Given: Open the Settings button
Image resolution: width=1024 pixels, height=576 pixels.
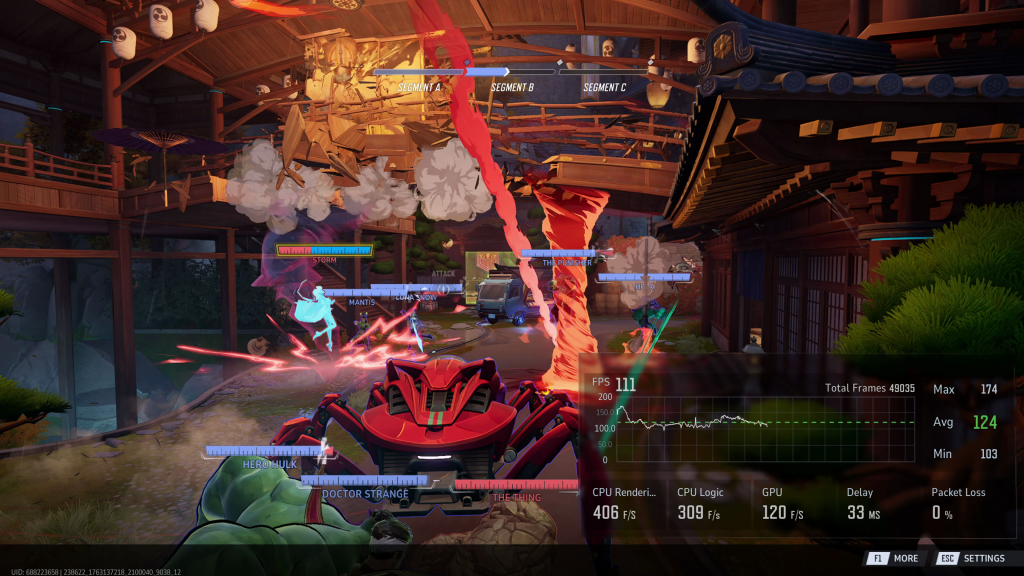Looking at the screenshot, I should [x=973, y=558].
